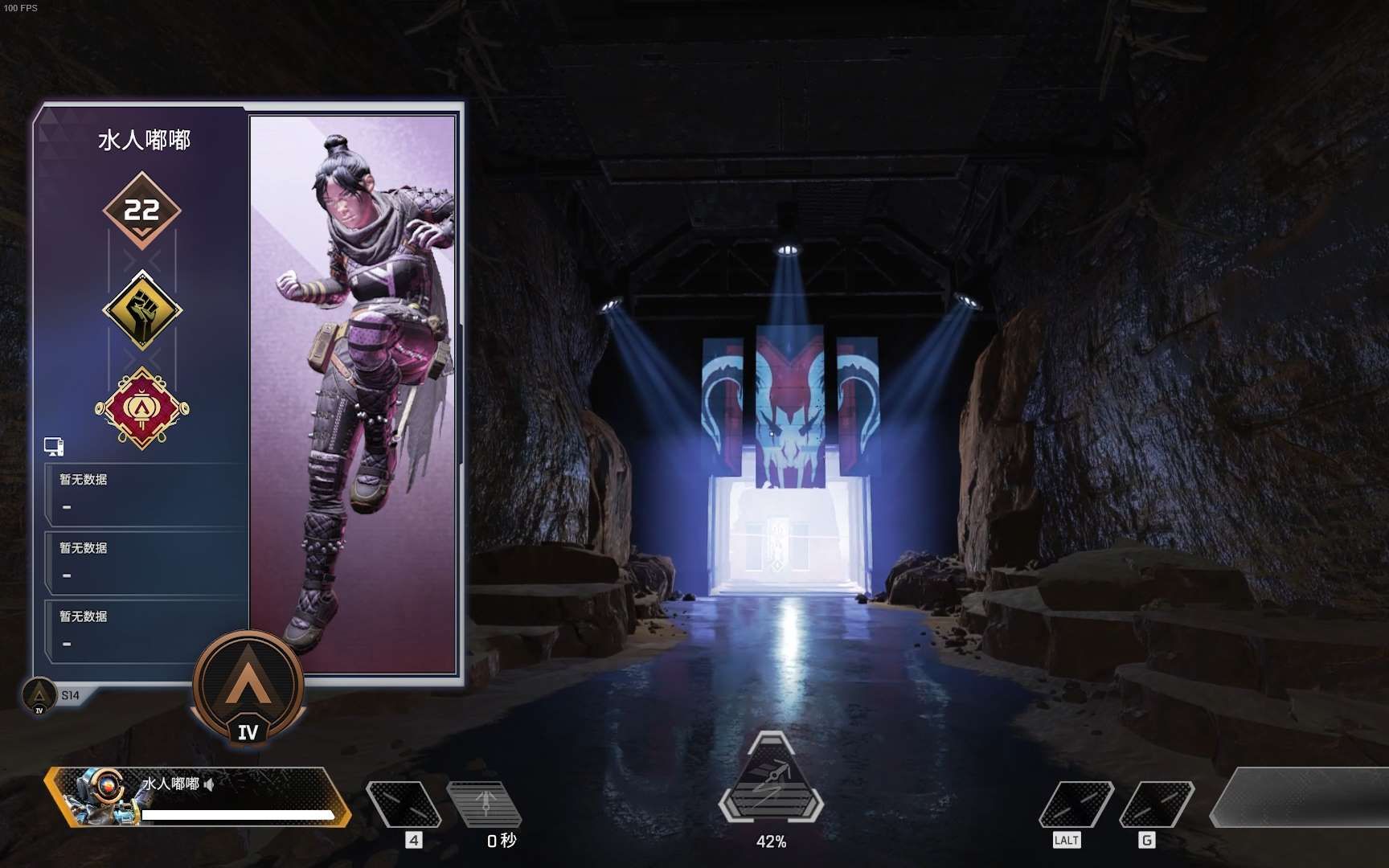The width and height of the screenshot is (1389, 868).
Task: Select the red diamond Apex badge
Action: [x=142, y=408]
